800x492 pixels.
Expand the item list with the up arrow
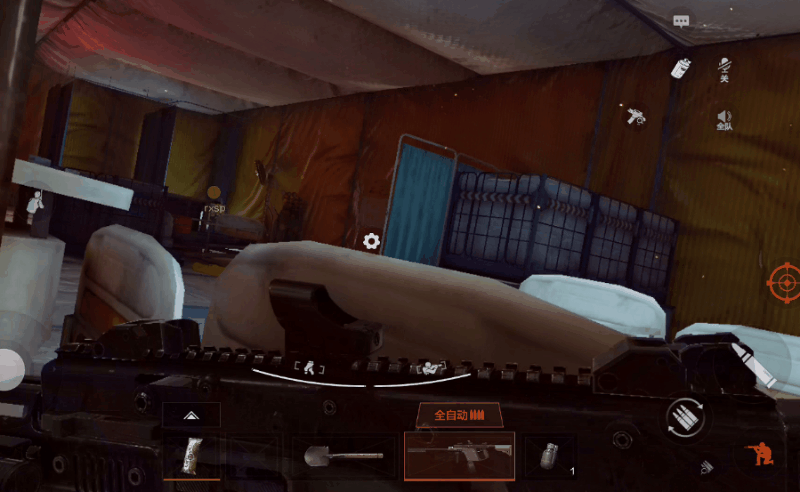click(190, 414)
